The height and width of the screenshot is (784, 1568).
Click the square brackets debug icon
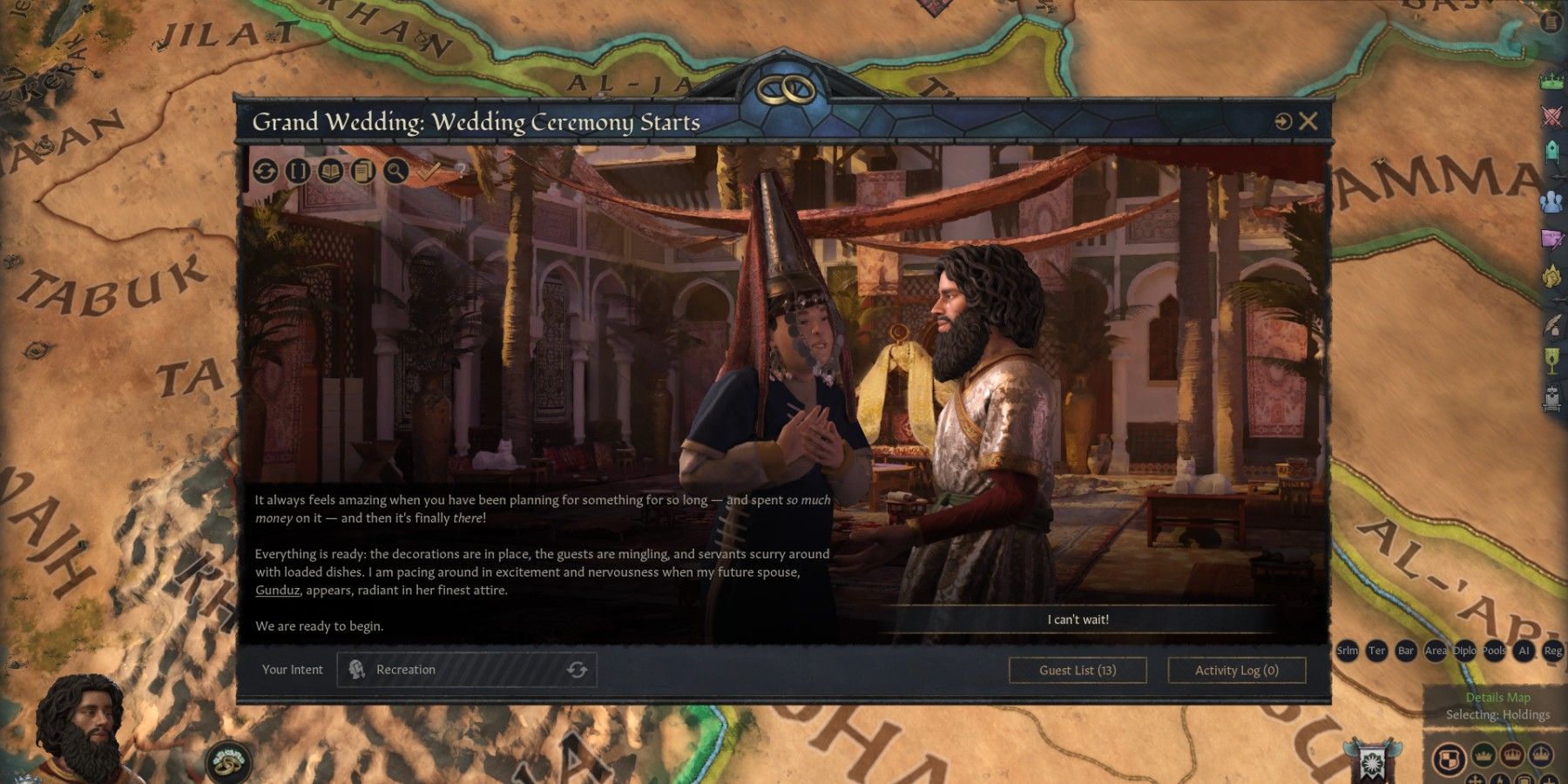298,171
